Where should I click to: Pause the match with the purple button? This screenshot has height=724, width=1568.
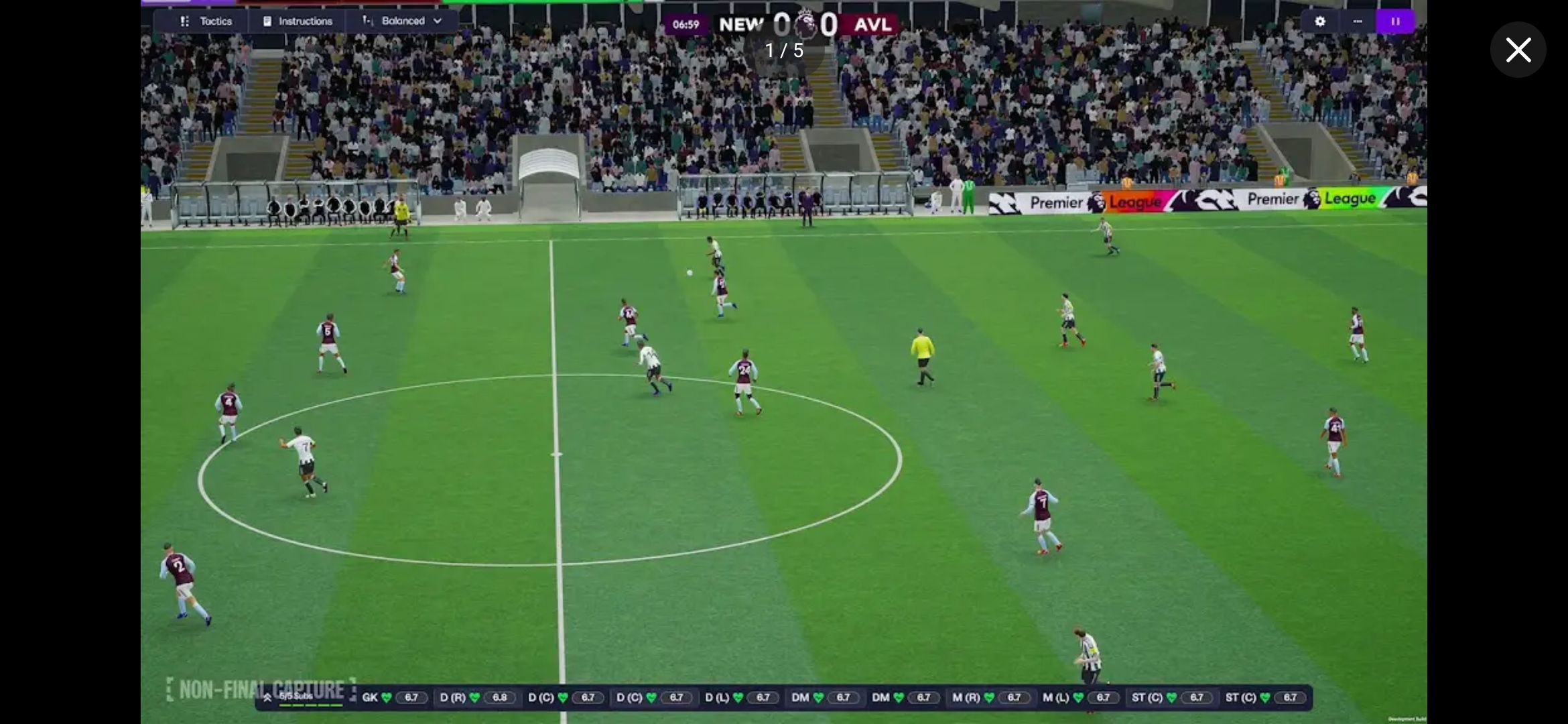coord(1395,21)
